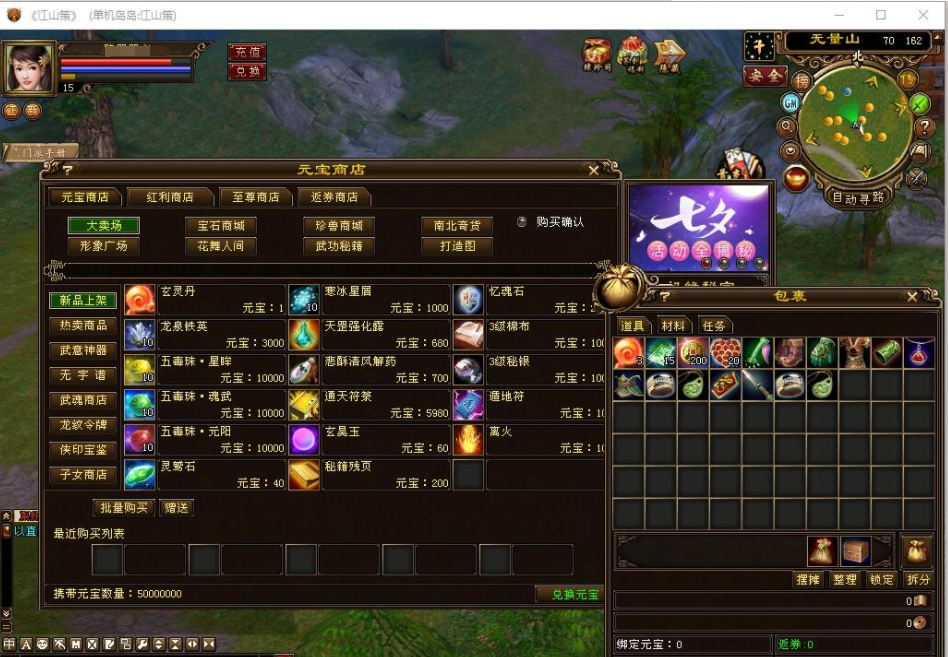The height and width of the screenshot is (657, 948).
Task: Activate the 自动寻路 auto-path button
Action: (858, 198)
